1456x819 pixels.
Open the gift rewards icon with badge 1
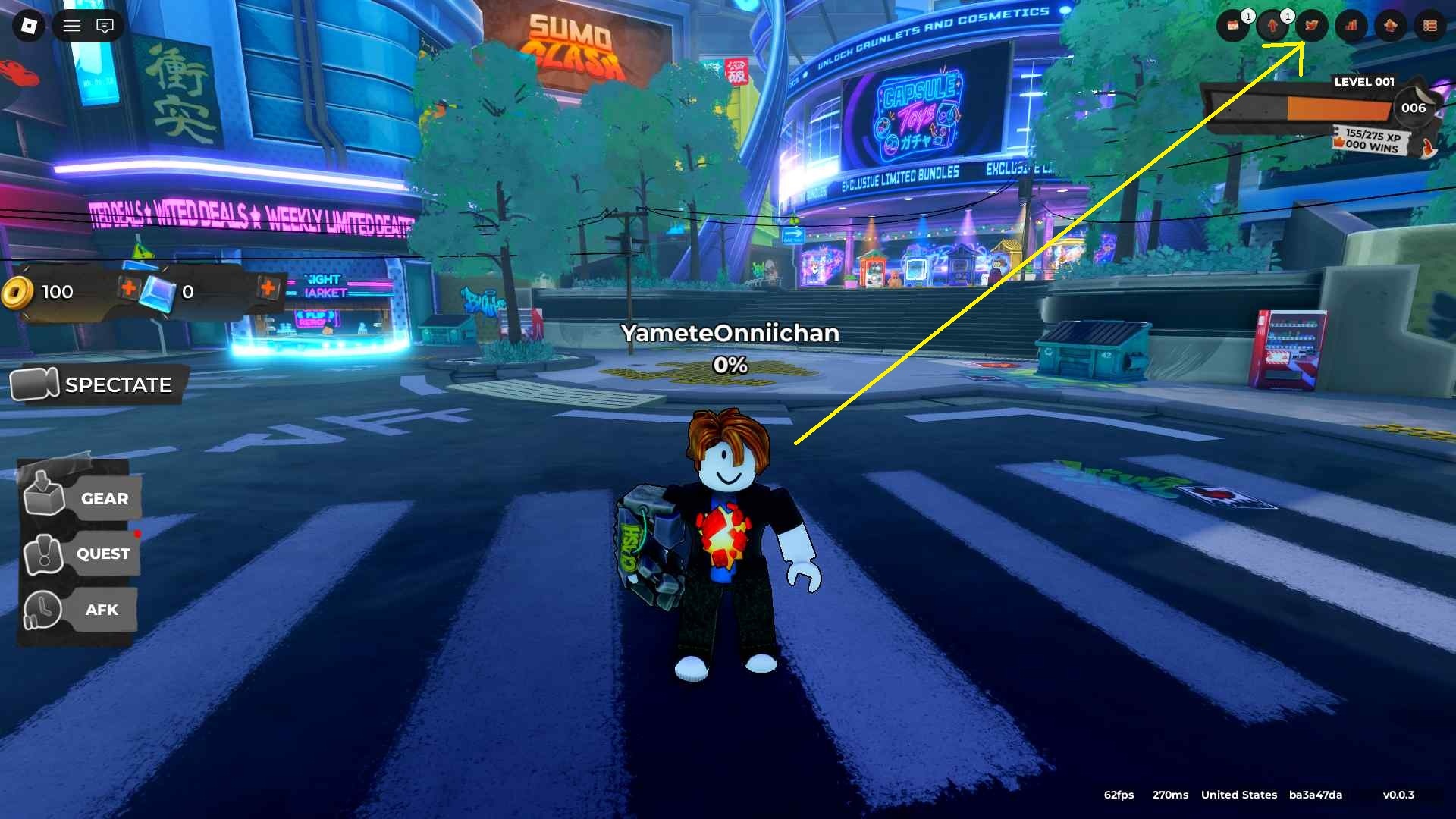(x=1233, y=25)
